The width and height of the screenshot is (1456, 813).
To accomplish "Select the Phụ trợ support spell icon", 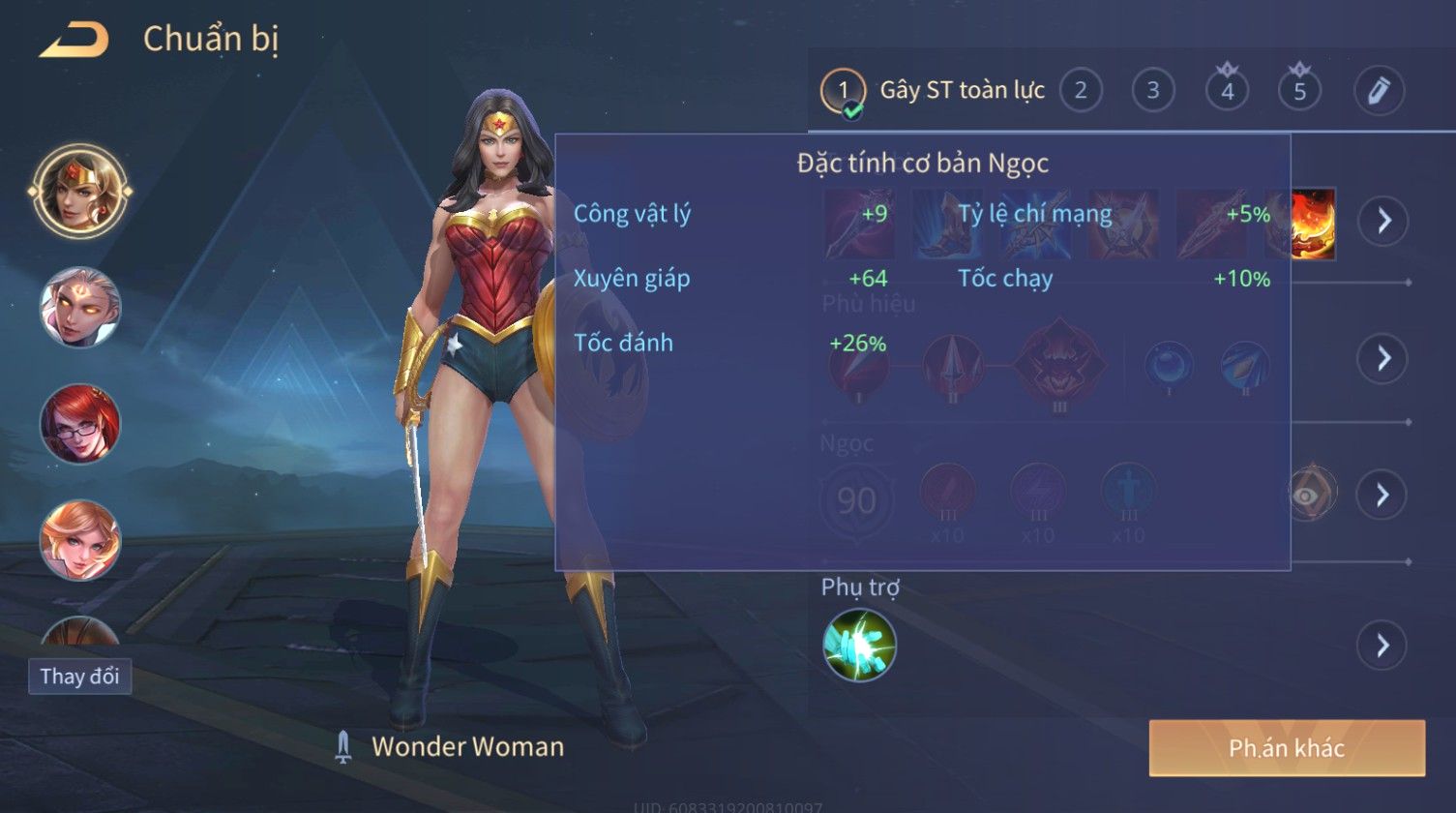I will [859, 645].
